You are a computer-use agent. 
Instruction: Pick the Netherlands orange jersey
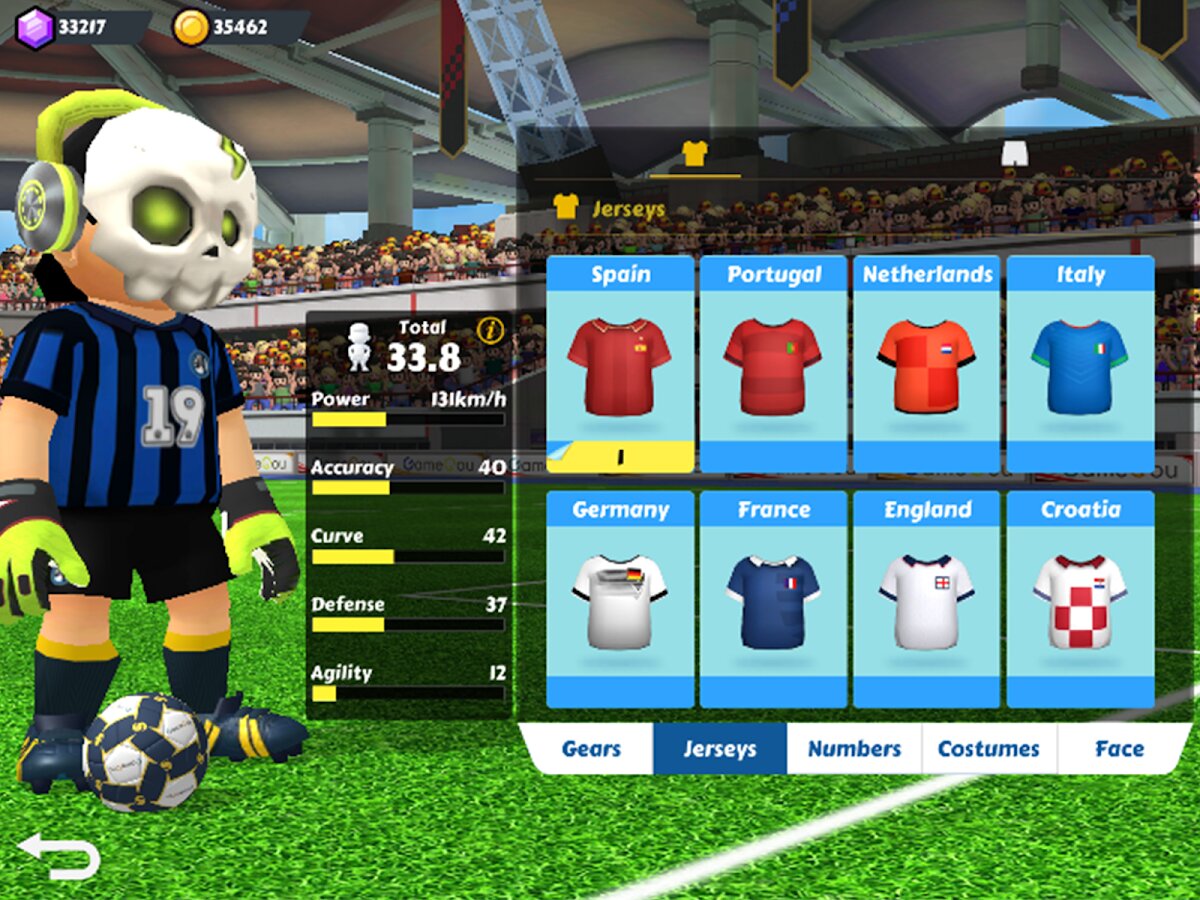click(927, 364)
